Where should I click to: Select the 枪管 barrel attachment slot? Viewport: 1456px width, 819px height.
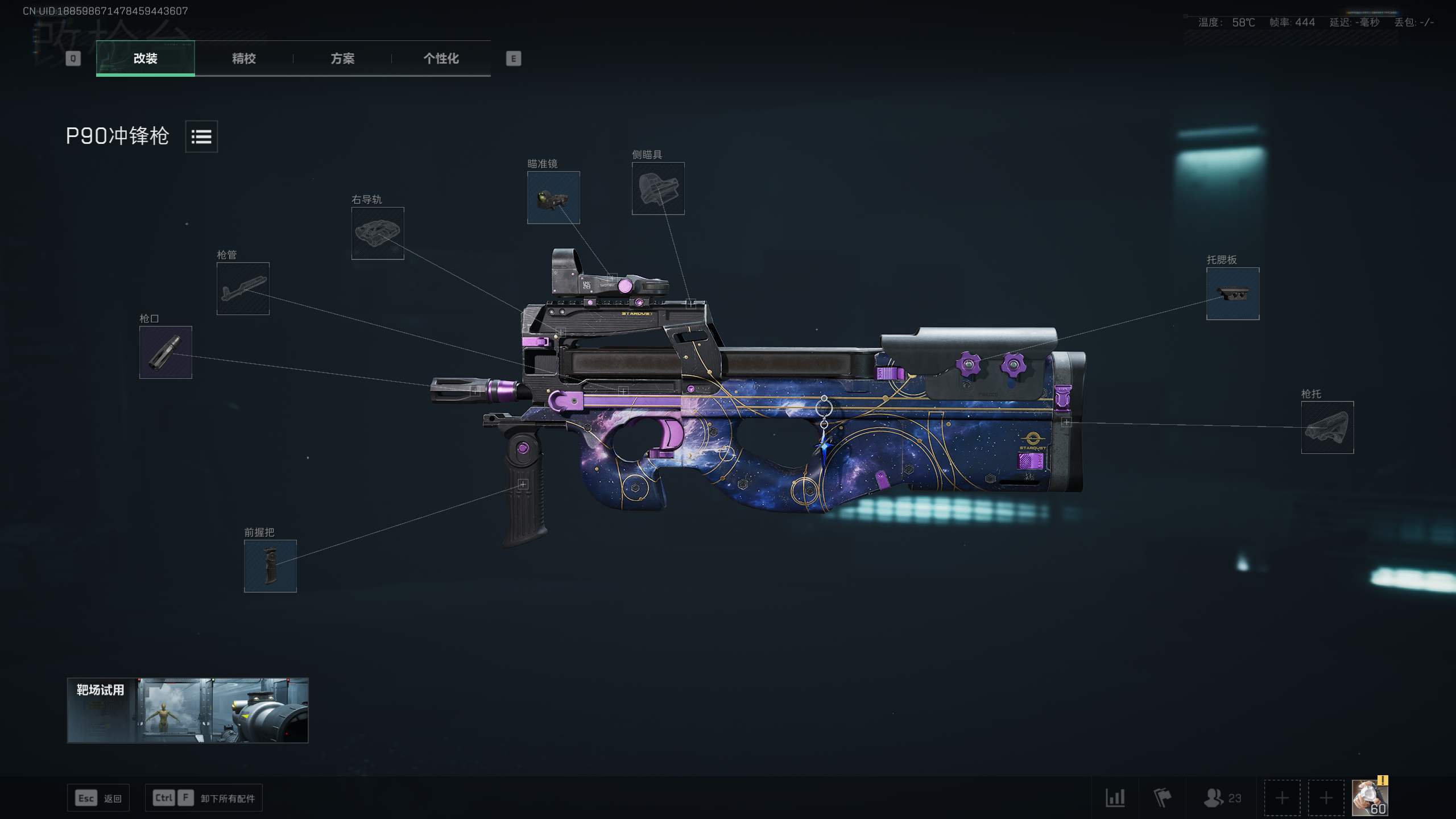pyautogui.click(x=242, y=289)
